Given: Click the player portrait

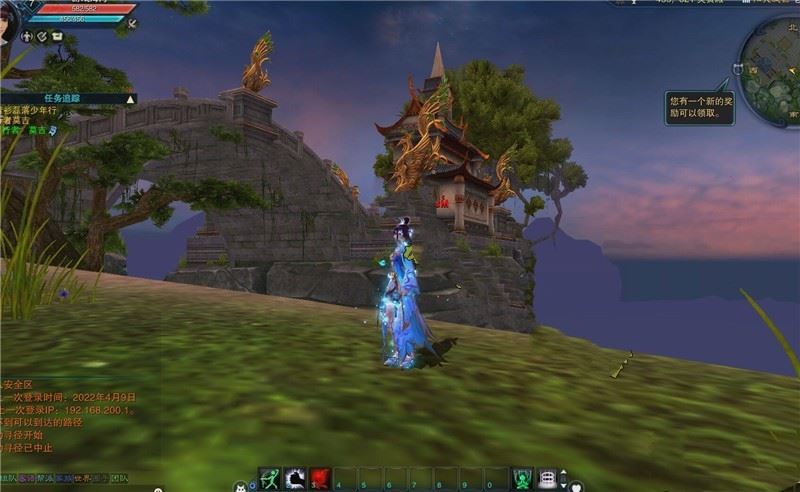Looking at the screenshot, I should [x=14, y=18].
